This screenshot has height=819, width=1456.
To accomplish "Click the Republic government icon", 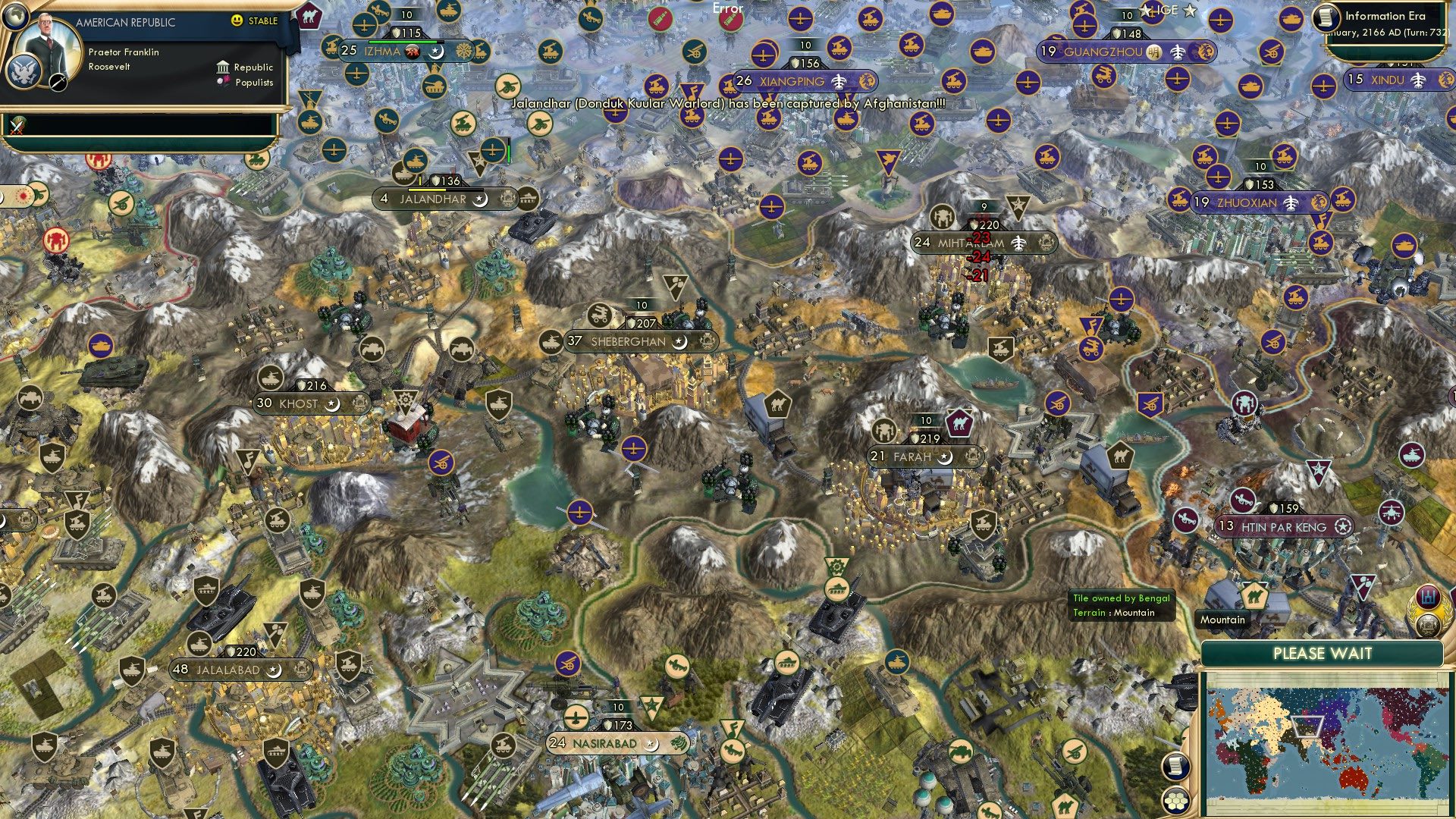I will 222,67.
